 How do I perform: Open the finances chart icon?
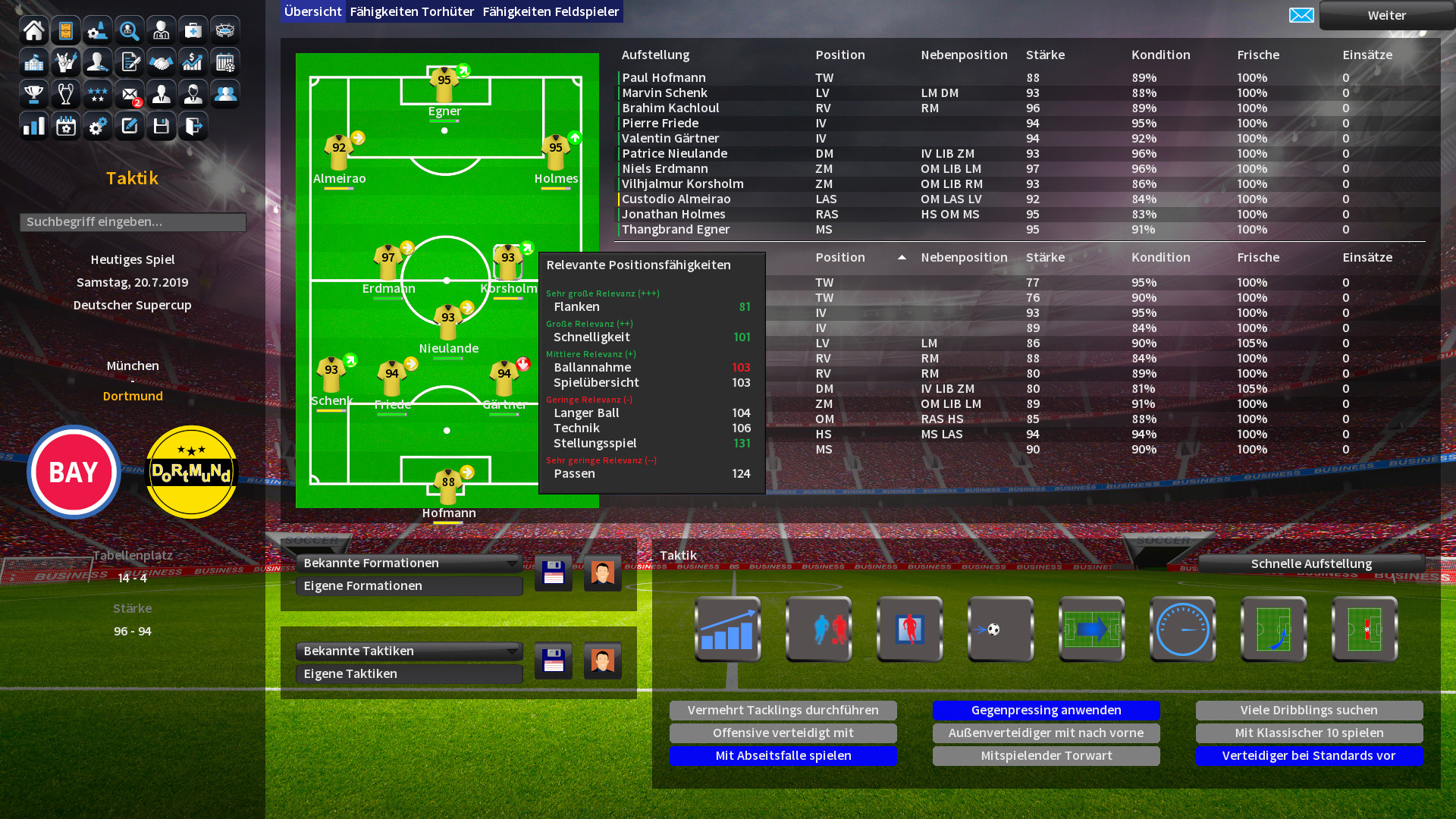click(193, 62)
